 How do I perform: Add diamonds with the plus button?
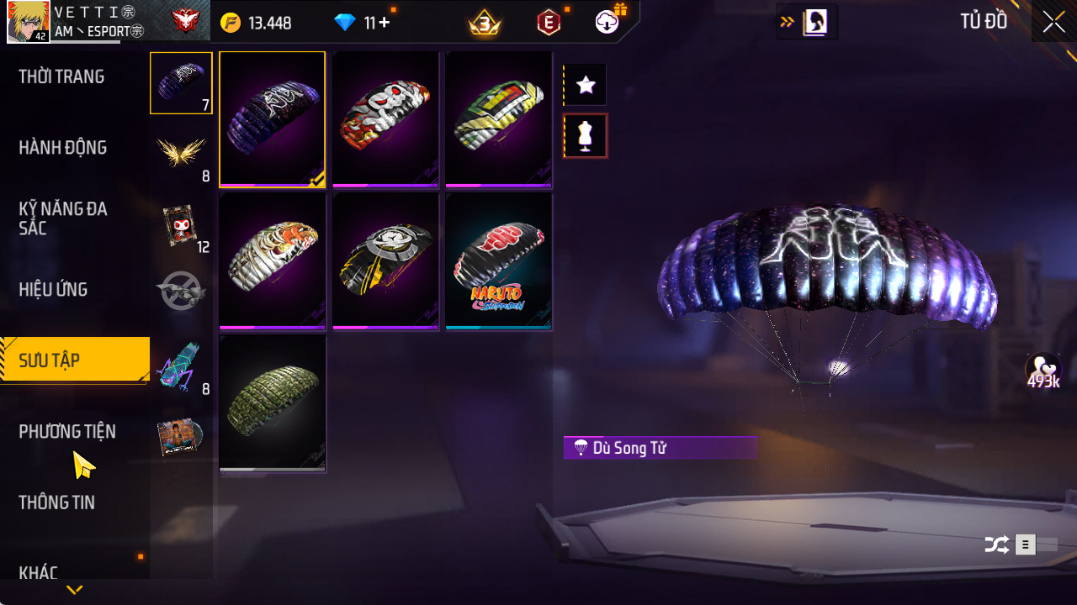tap(384, 23)
